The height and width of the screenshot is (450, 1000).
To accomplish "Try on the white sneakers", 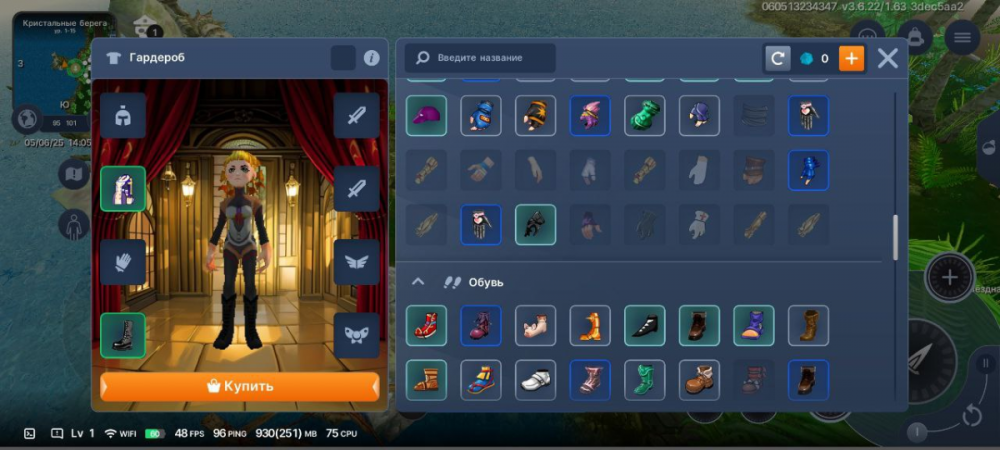I will [535, 380].
